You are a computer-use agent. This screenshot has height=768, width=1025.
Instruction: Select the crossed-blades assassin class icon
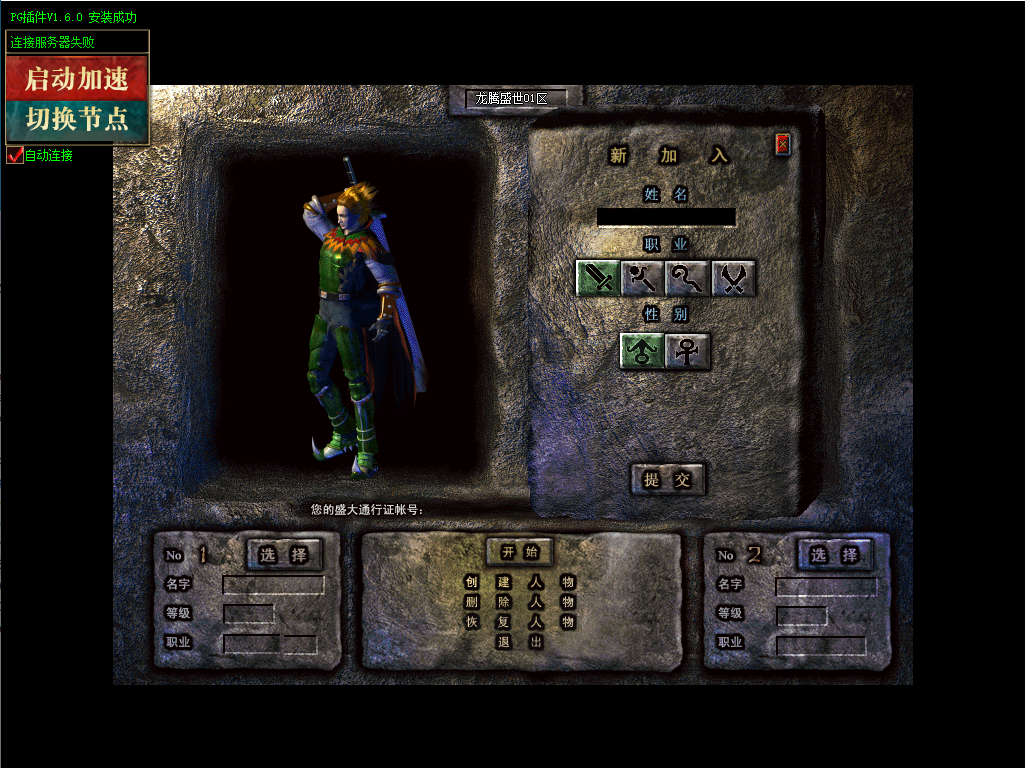[x=733, y=278]
